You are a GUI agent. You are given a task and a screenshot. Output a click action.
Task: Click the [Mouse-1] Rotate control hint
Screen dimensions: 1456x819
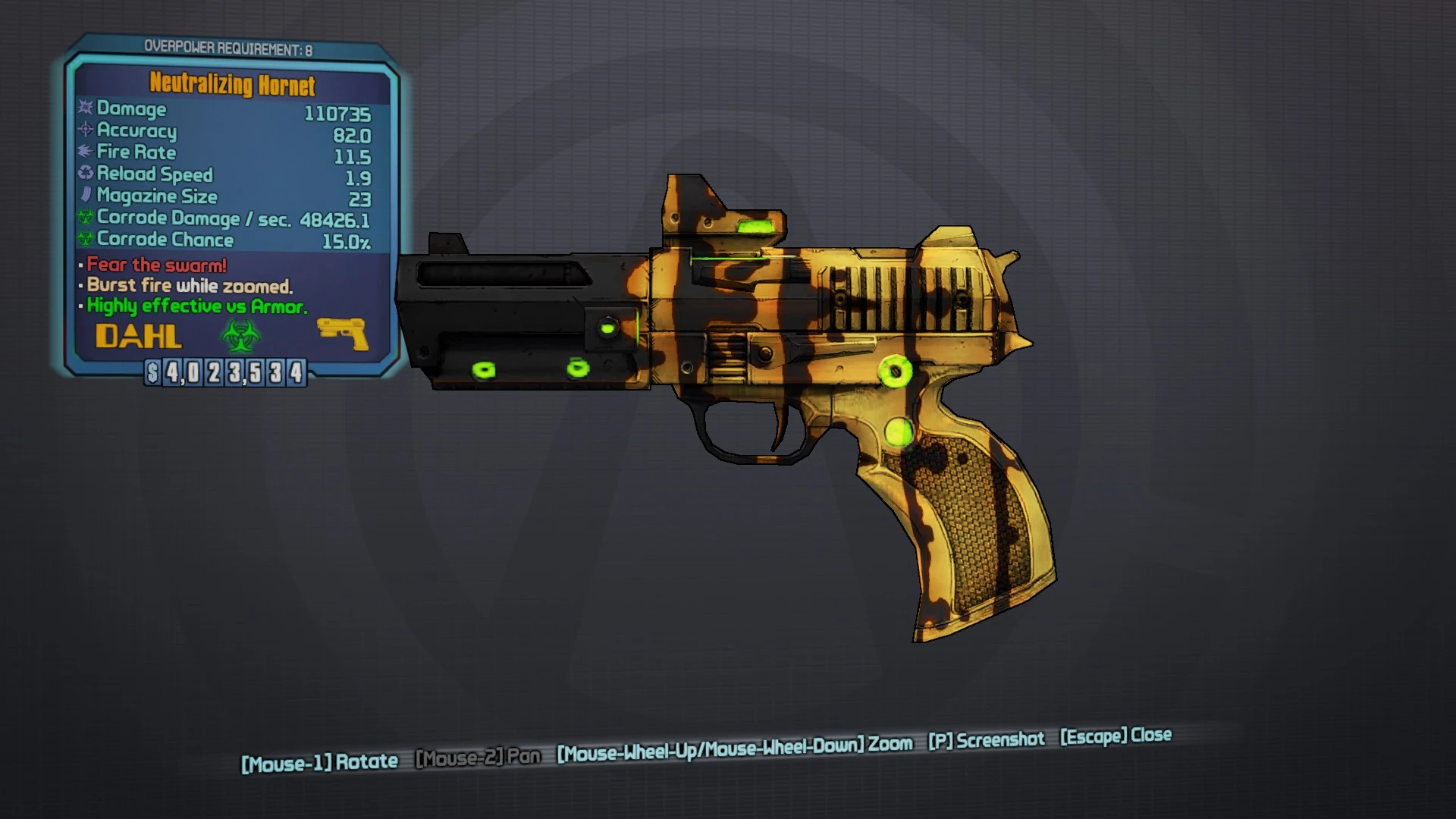[x=318, y=760]
